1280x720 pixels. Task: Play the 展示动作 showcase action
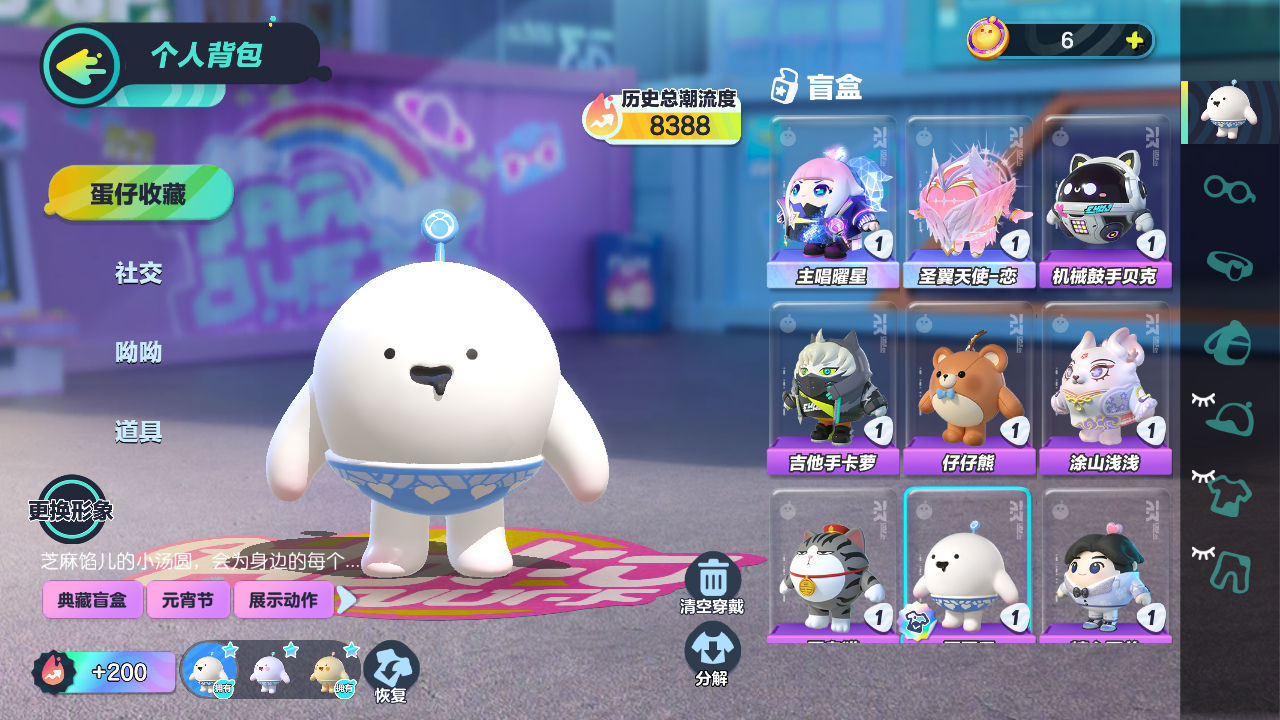(x=282, y=600)
